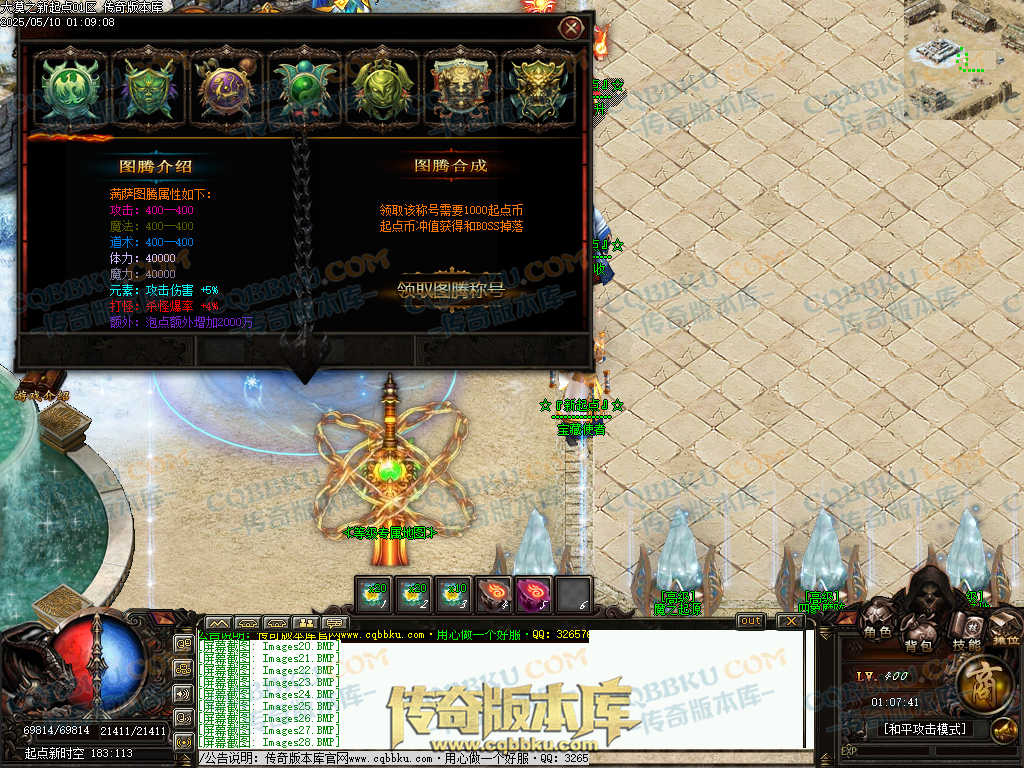Open the minimap
The image size is (1024, 768).
pos(962,58)
